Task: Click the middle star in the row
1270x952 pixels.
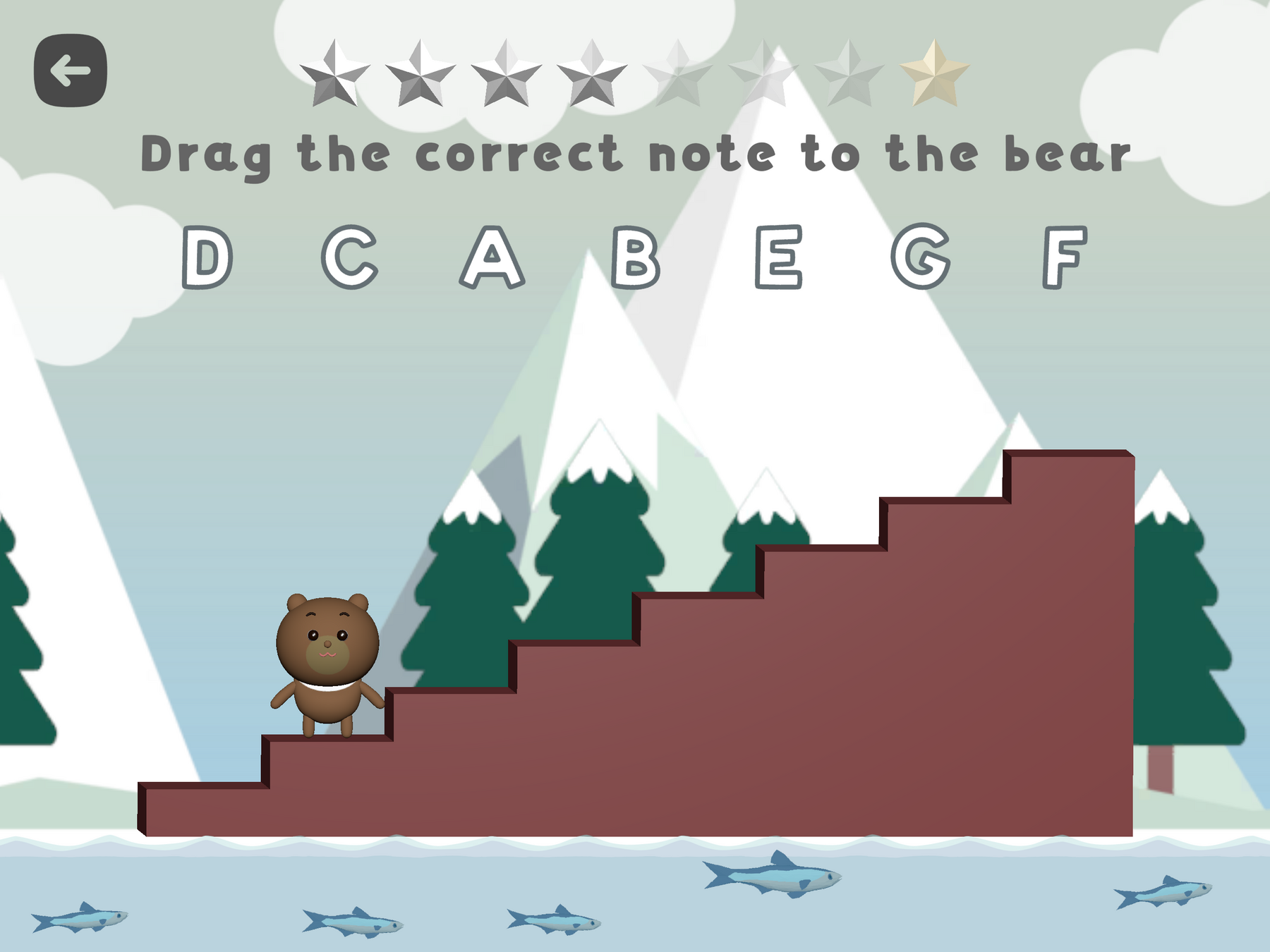Action: [677, 74]
